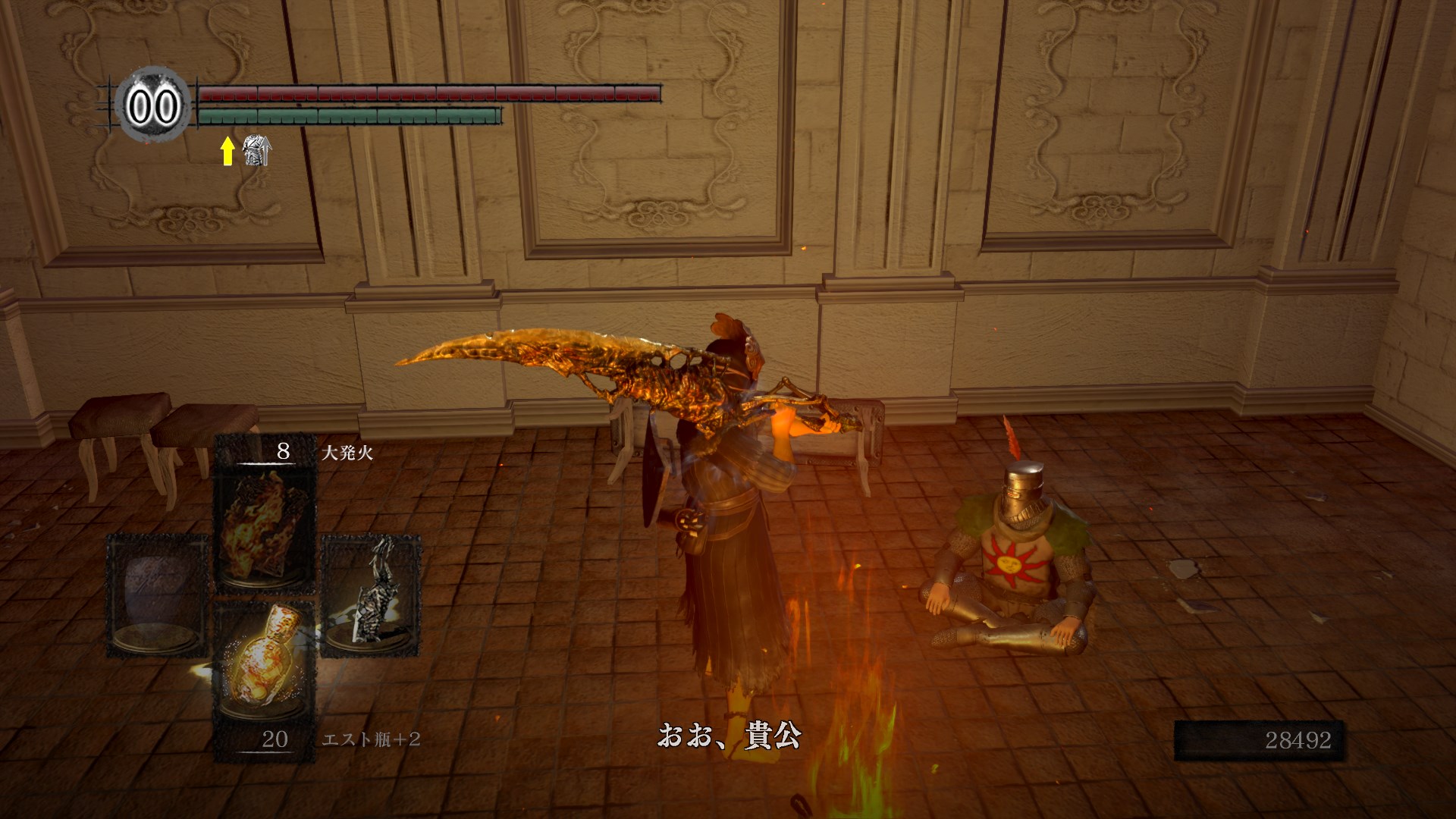Screen dimensions: 1456x819
Task: Click the Estus Flask +2 item slot
Action: (265, 667)
